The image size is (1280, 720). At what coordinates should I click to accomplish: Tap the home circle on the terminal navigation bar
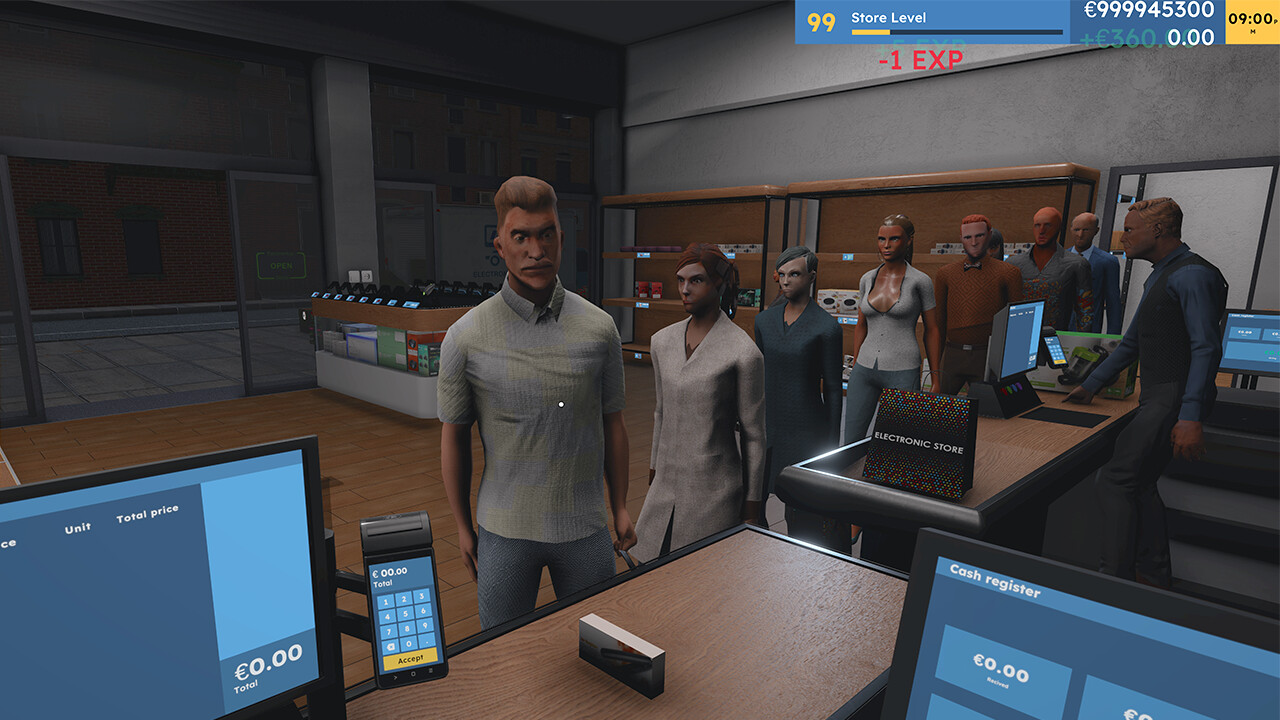point(412,674)
